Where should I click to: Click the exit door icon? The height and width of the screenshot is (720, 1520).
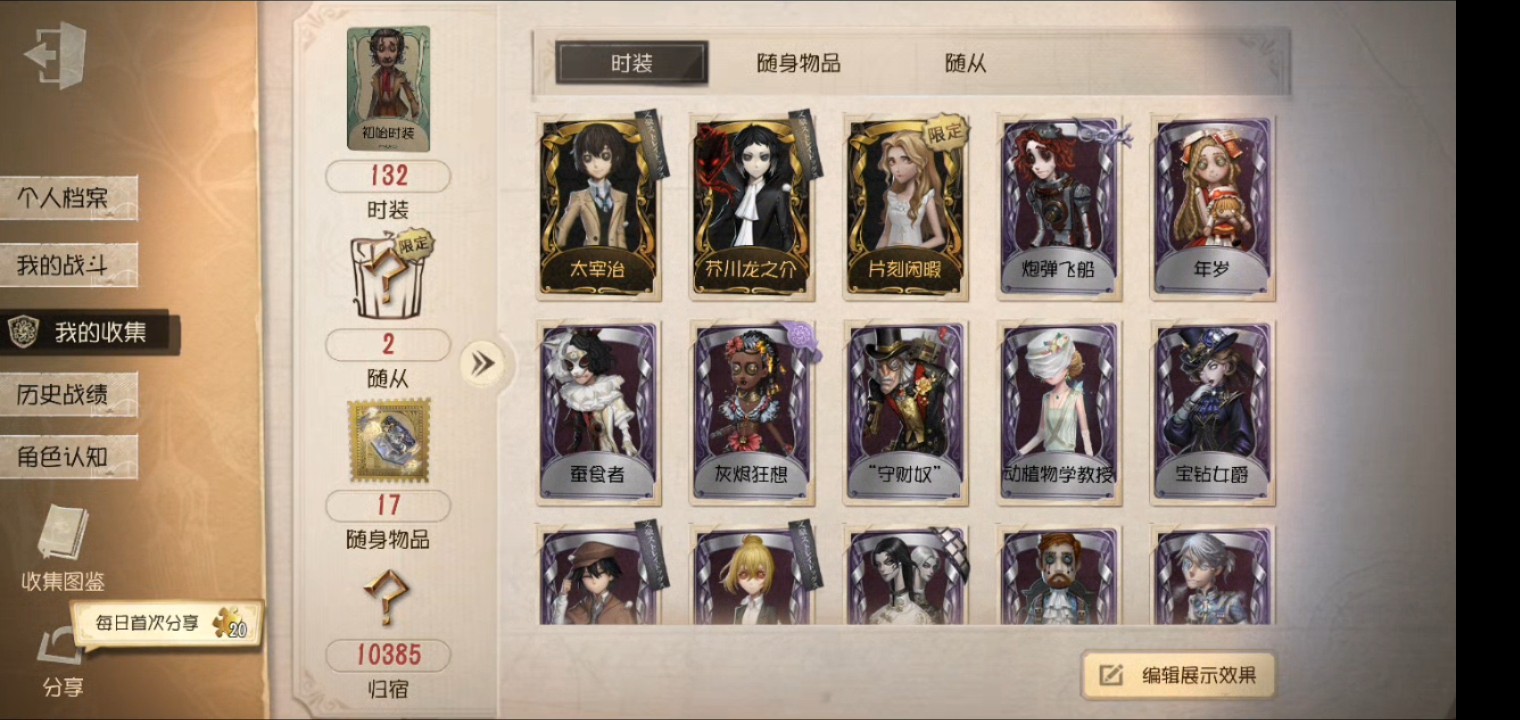55,55
